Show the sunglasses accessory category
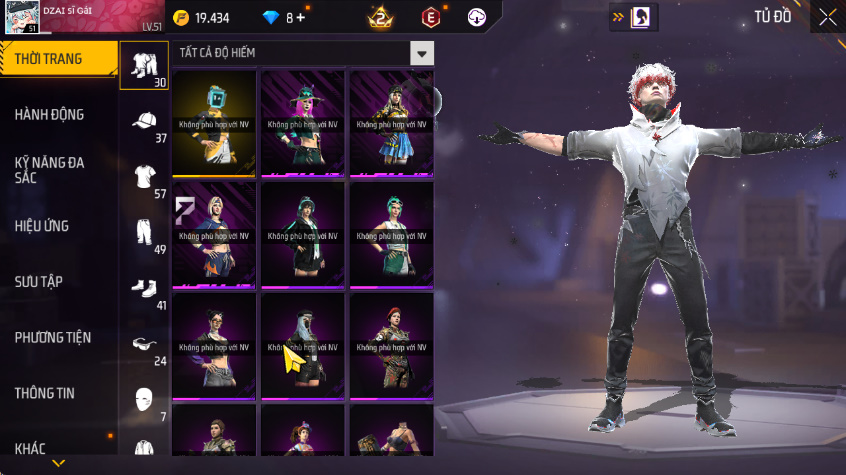Viewport: 846px width, 475px height. (144, 344)
